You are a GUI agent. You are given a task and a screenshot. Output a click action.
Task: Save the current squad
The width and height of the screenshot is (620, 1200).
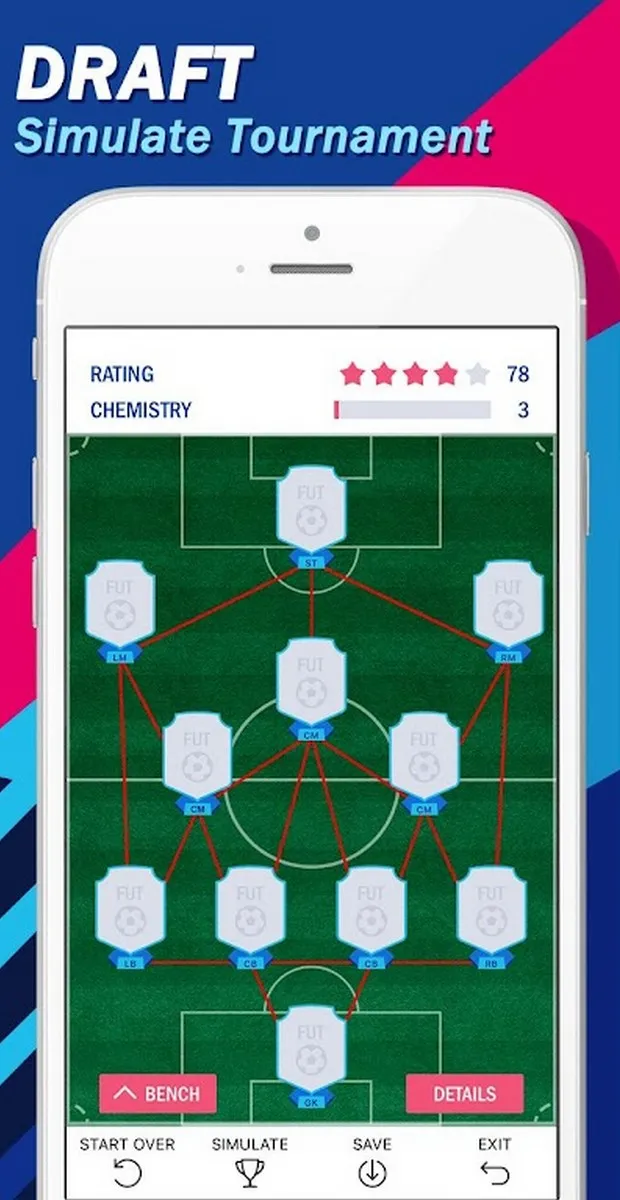[x=371, y=1161]
